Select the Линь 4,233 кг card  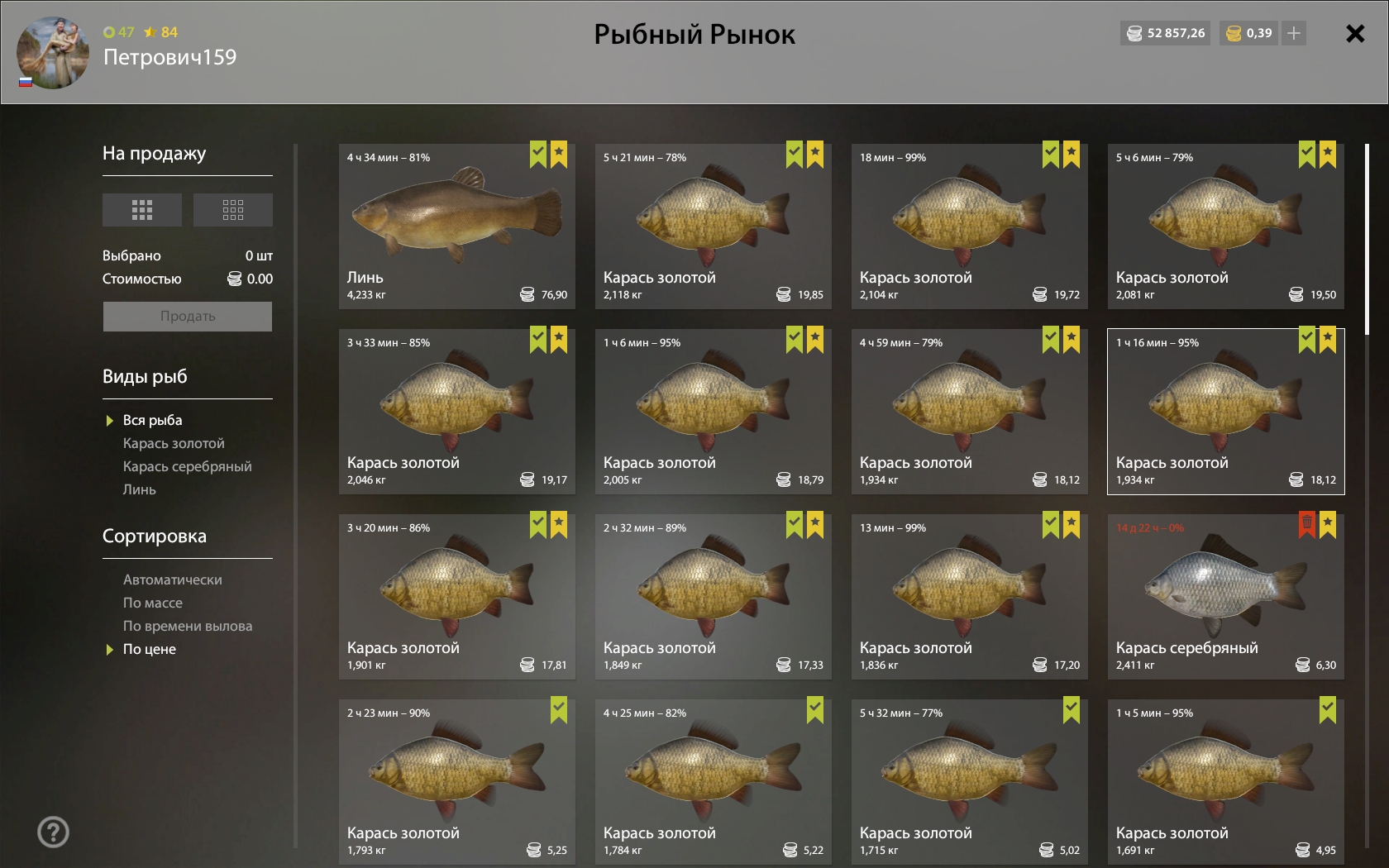tap(456, 227)
